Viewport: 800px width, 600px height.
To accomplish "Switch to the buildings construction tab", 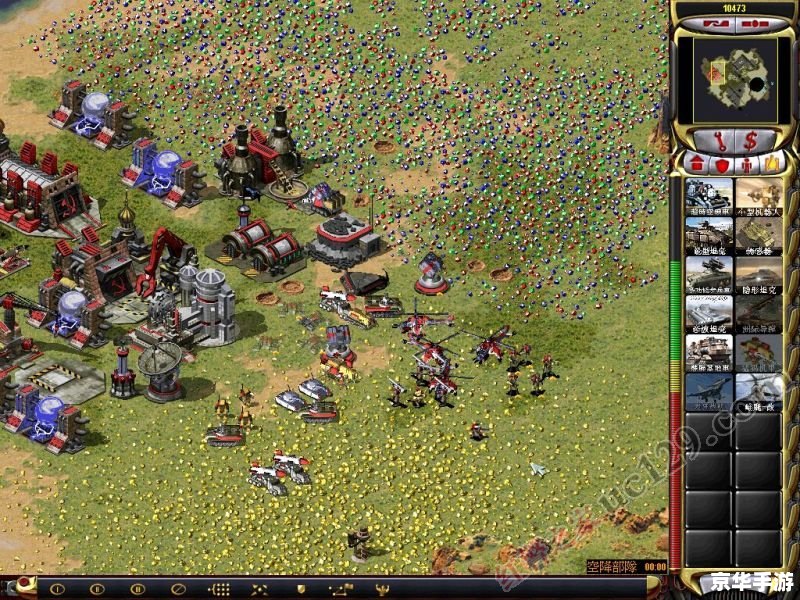I will pos(697,163).
